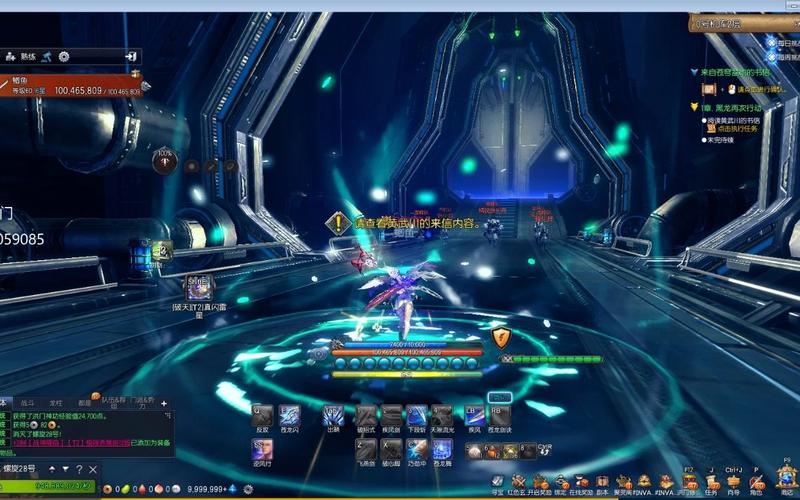The image size is (800, 500).
Task: Use the 苍龙舞 skill
Action: coord(442,449)
